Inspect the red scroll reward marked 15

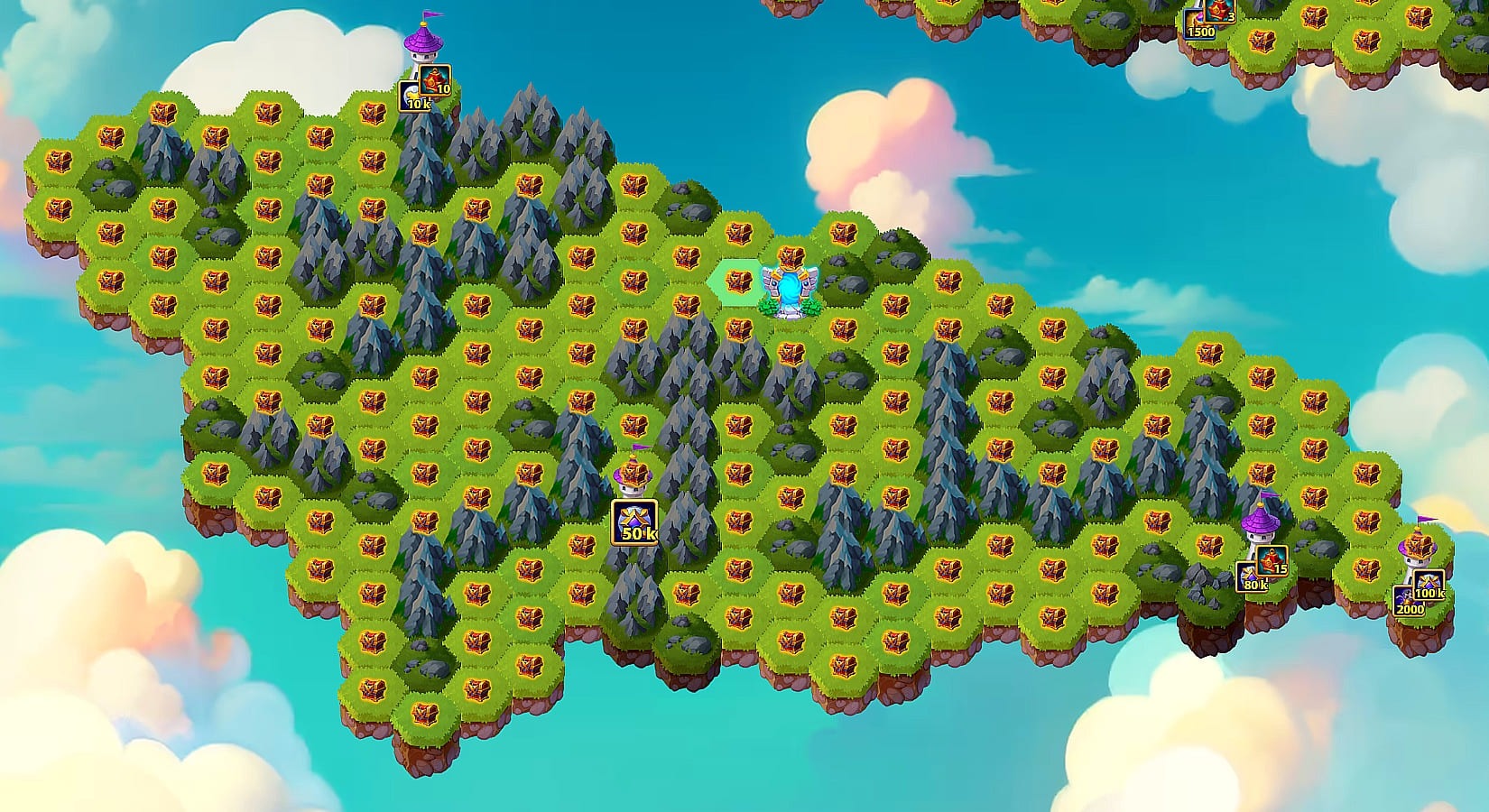coord(1272,561)
